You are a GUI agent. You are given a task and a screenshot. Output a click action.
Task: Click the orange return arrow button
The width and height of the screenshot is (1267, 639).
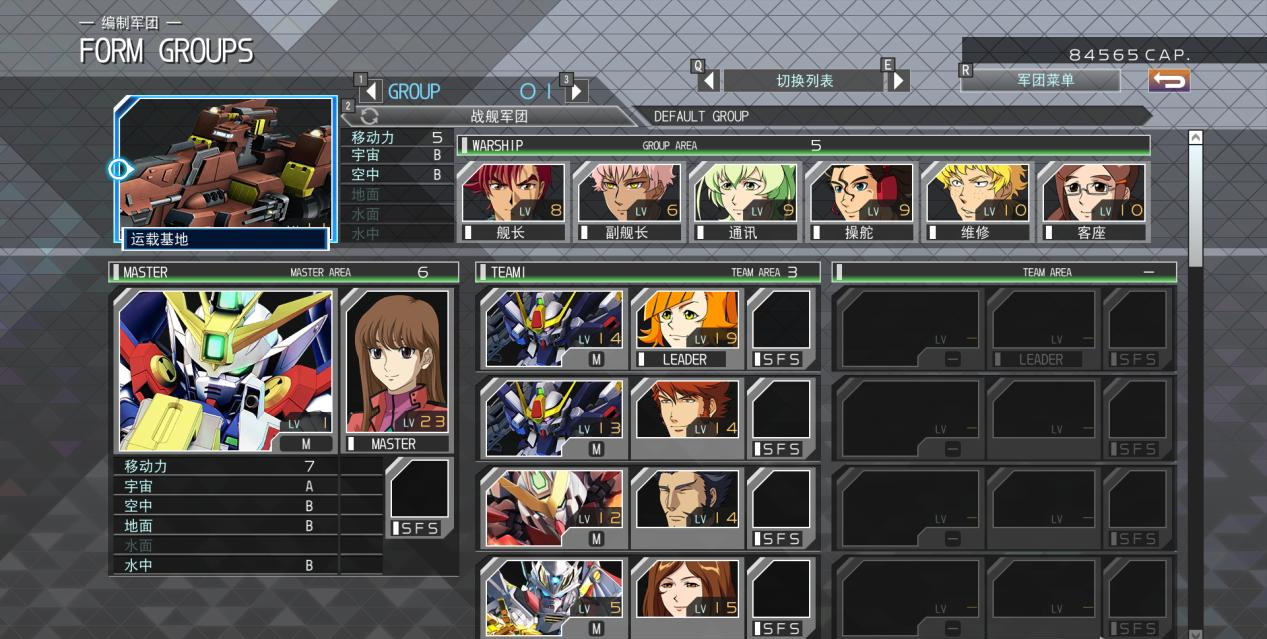pyautogui.click(x=1168, y=80)
